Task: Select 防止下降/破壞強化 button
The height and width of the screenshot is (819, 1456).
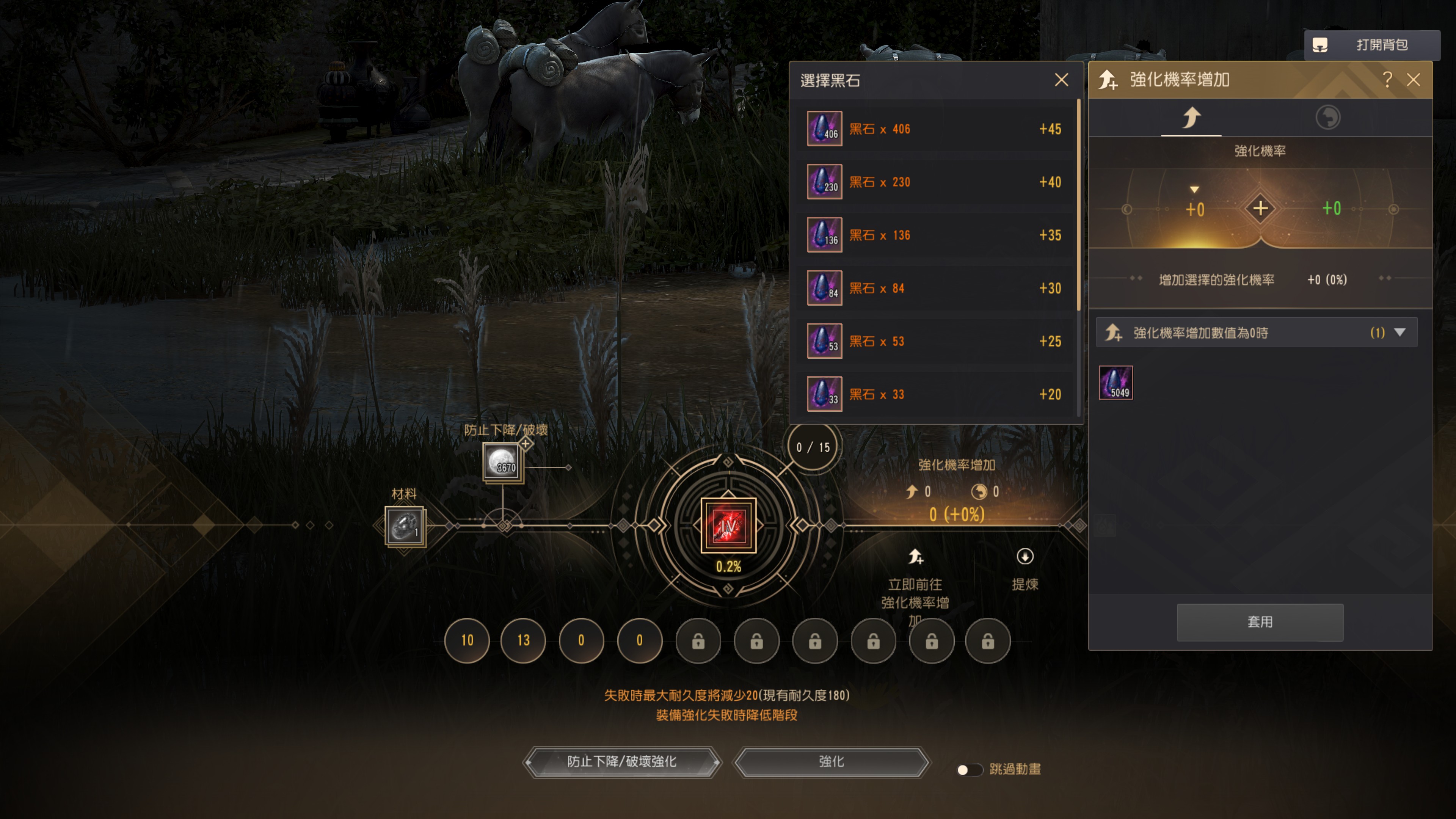Action: 622,761
